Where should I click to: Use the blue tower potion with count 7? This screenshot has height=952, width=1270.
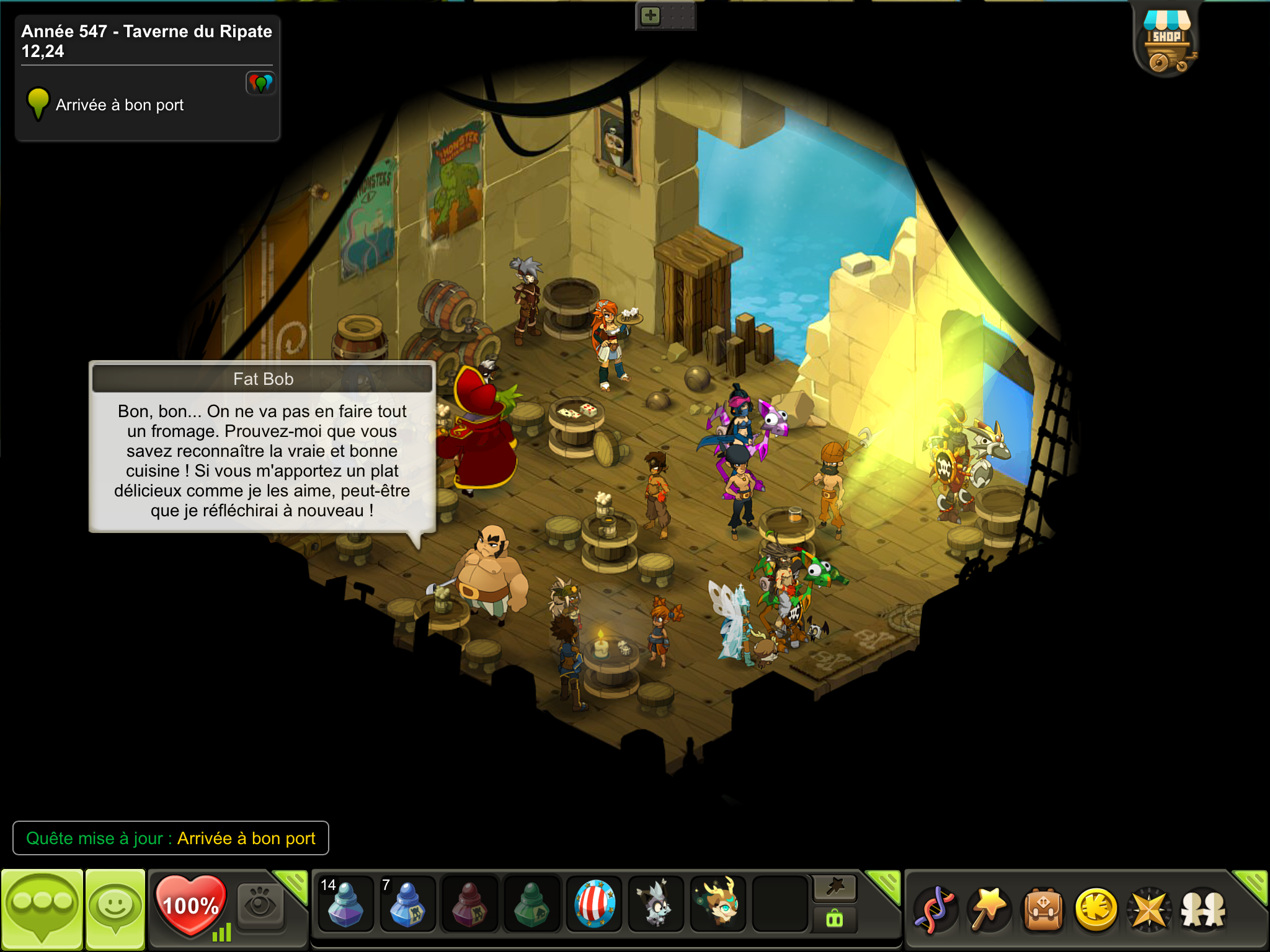click(407, 904)
